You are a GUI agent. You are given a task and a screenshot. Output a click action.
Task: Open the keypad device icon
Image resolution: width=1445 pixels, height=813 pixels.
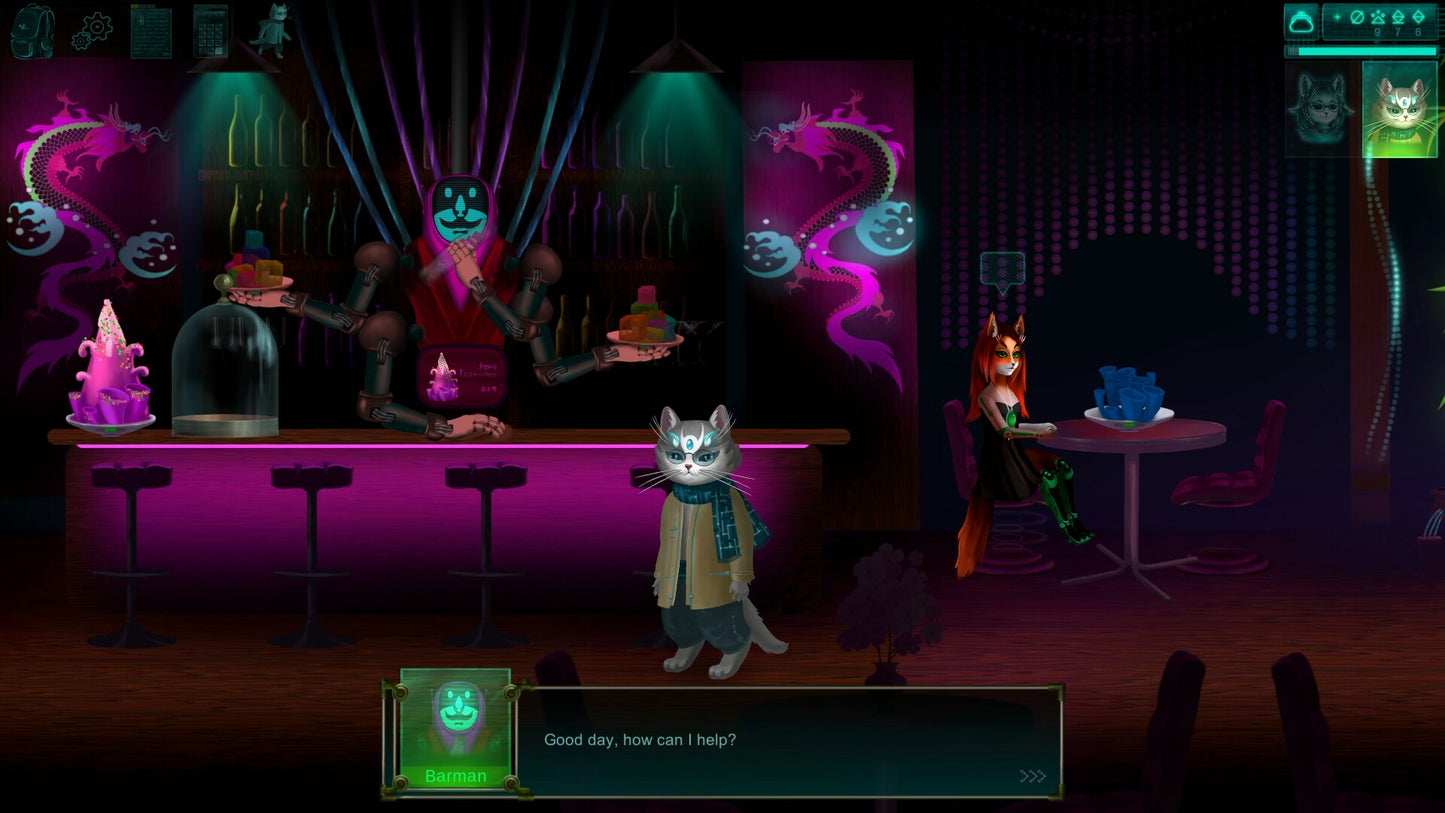[x=210, y=31]
